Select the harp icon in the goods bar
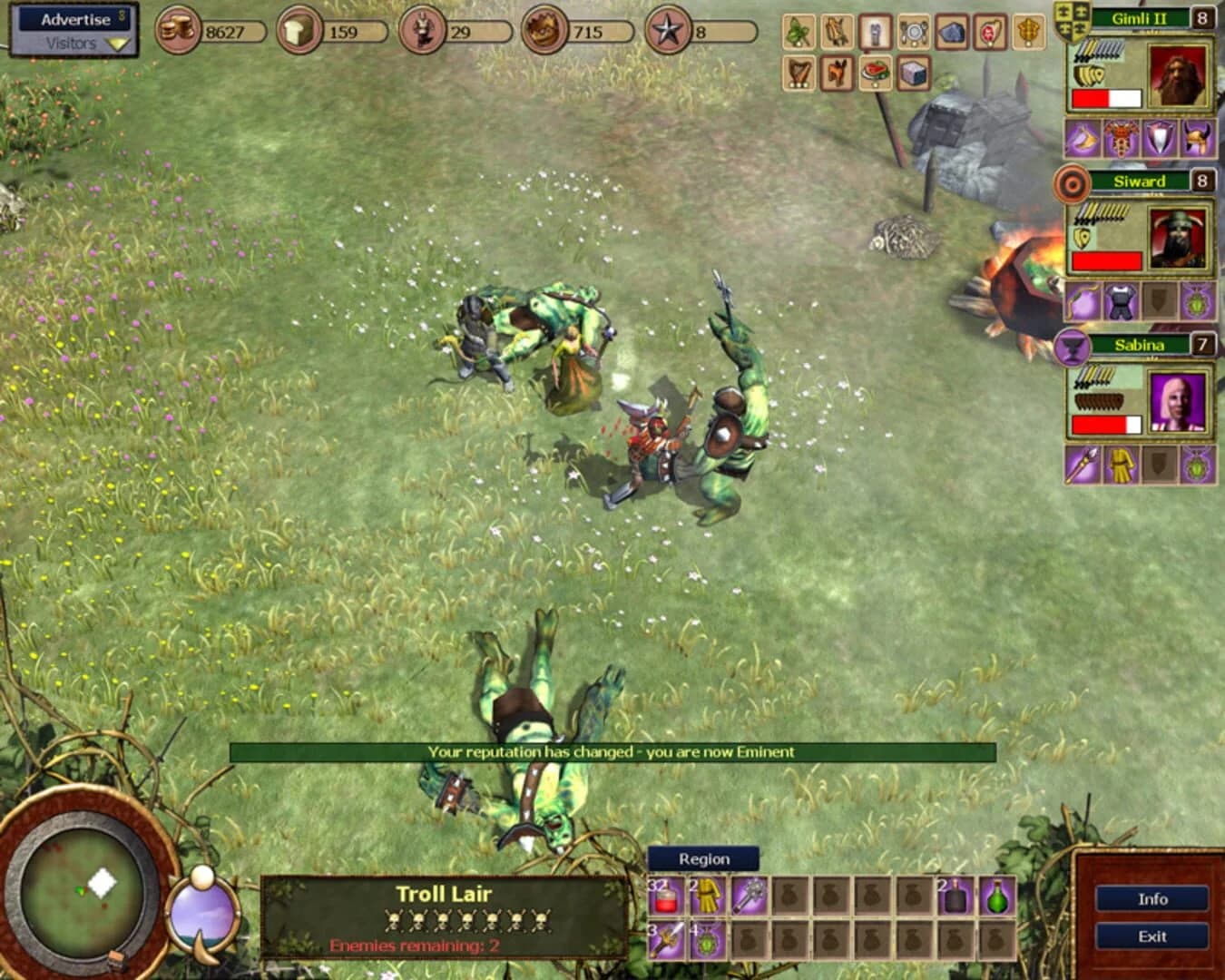Viewport: 1225px width, 980px height. tap(799, 74)
